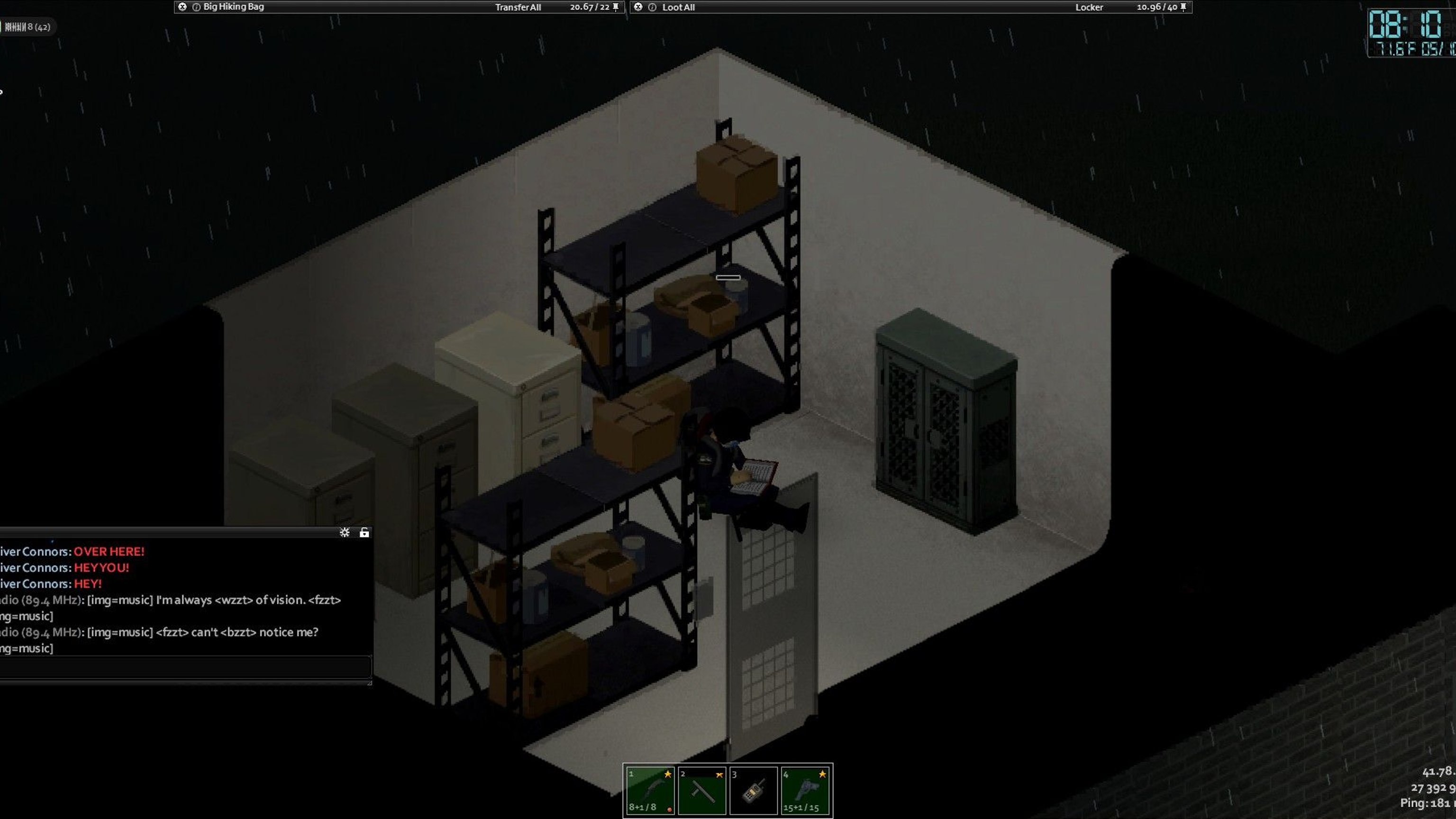Image resolution: width=1456 pixels, height=819 pixels.
Task: Use the walkie talkie in hotbar slot 3
Action: tap(754, 790)
